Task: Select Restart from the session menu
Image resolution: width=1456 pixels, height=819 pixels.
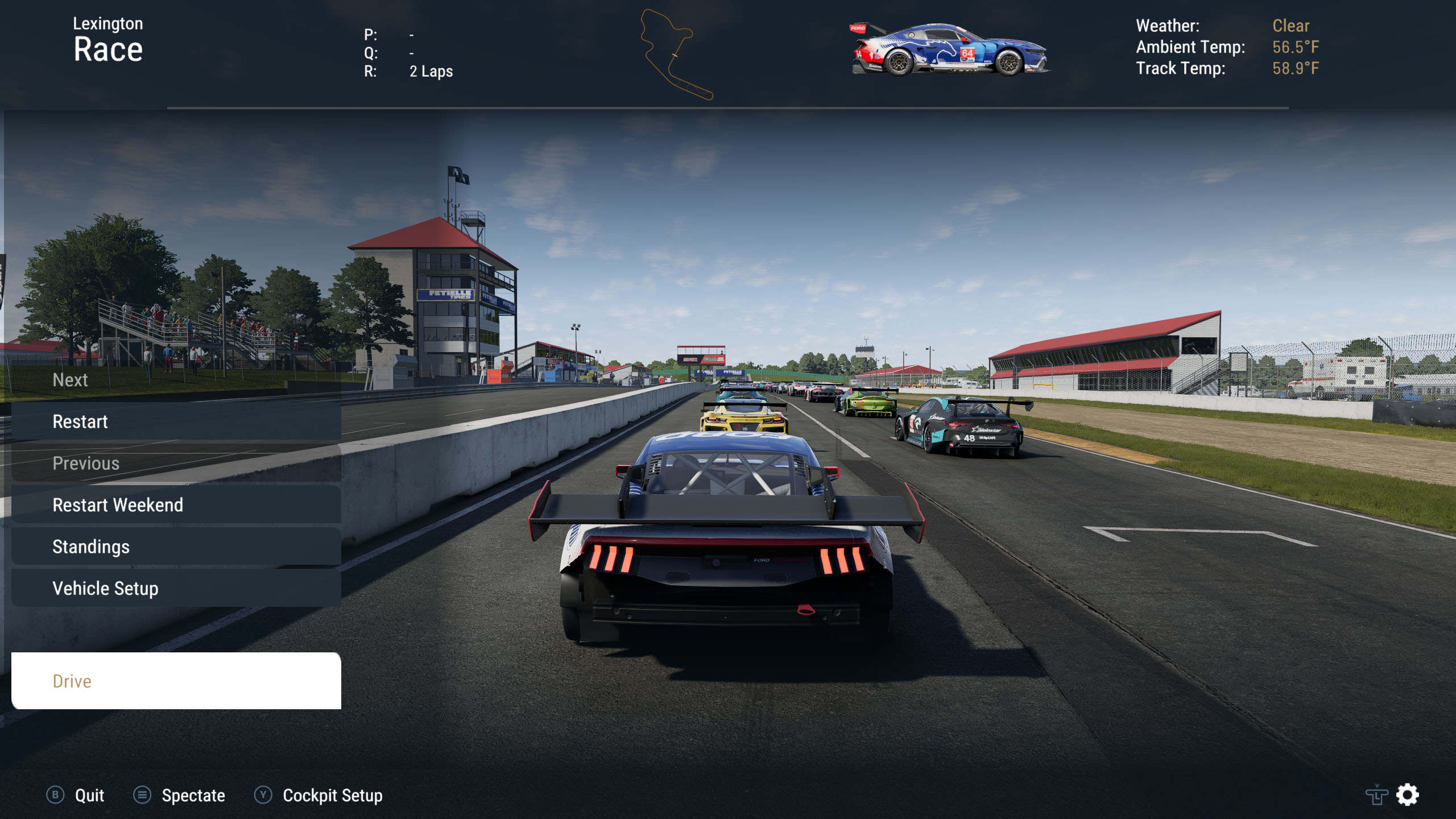Action: pyautogui.click(x=176, y=421)
